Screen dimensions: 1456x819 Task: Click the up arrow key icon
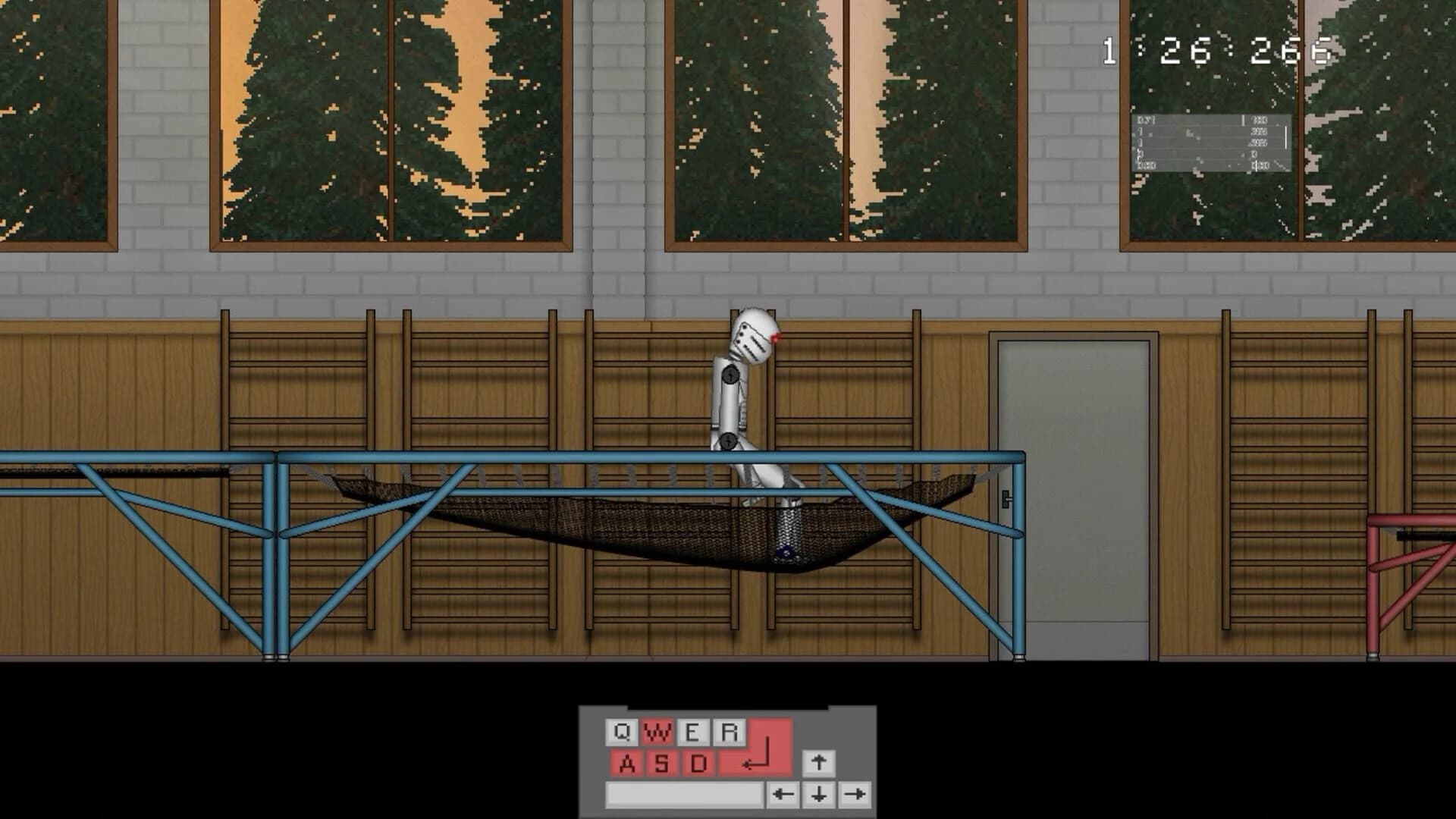tap(820, 764)
